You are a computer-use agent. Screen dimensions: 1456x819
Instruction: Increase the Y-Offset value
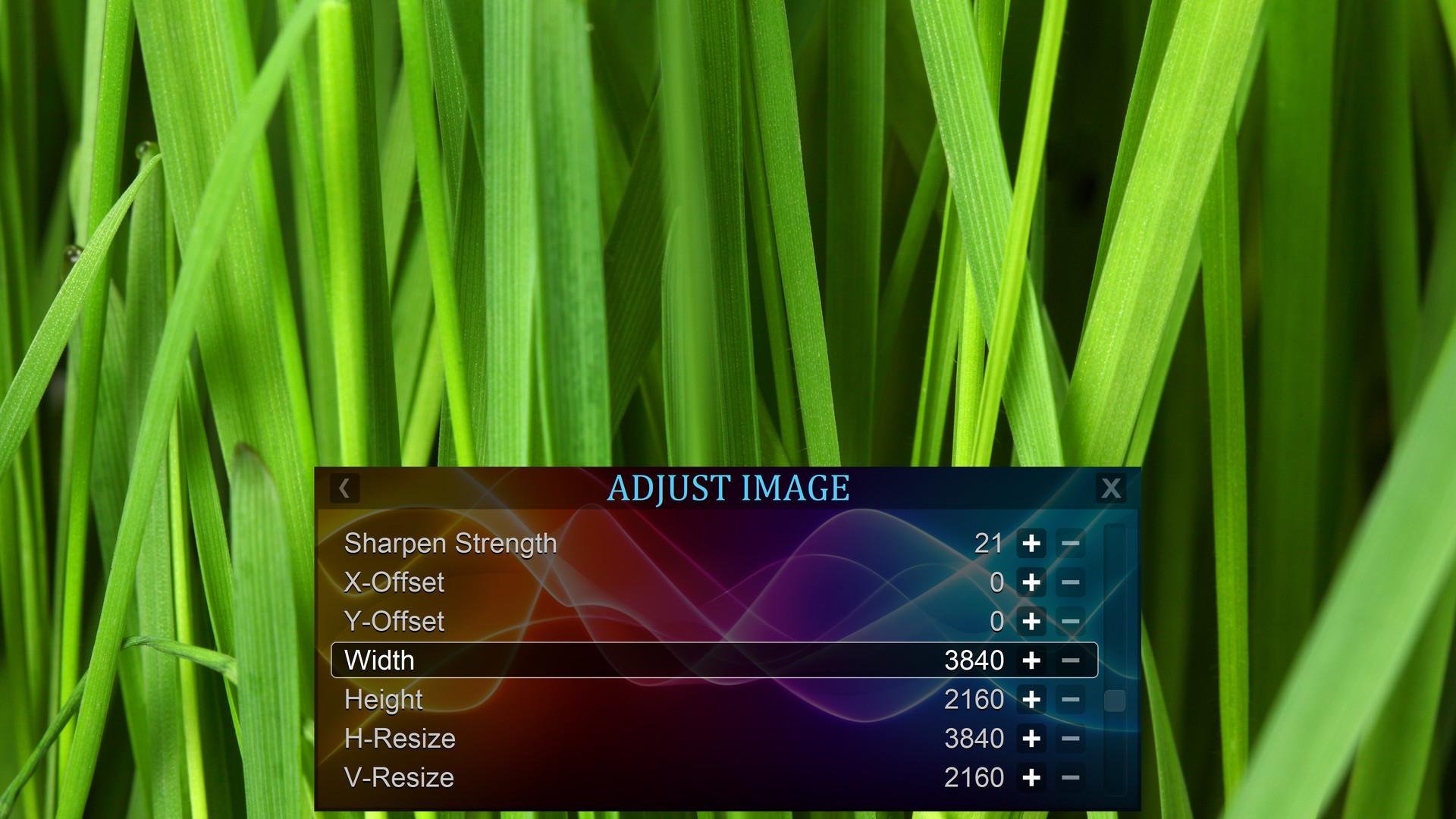(1033, 622)
